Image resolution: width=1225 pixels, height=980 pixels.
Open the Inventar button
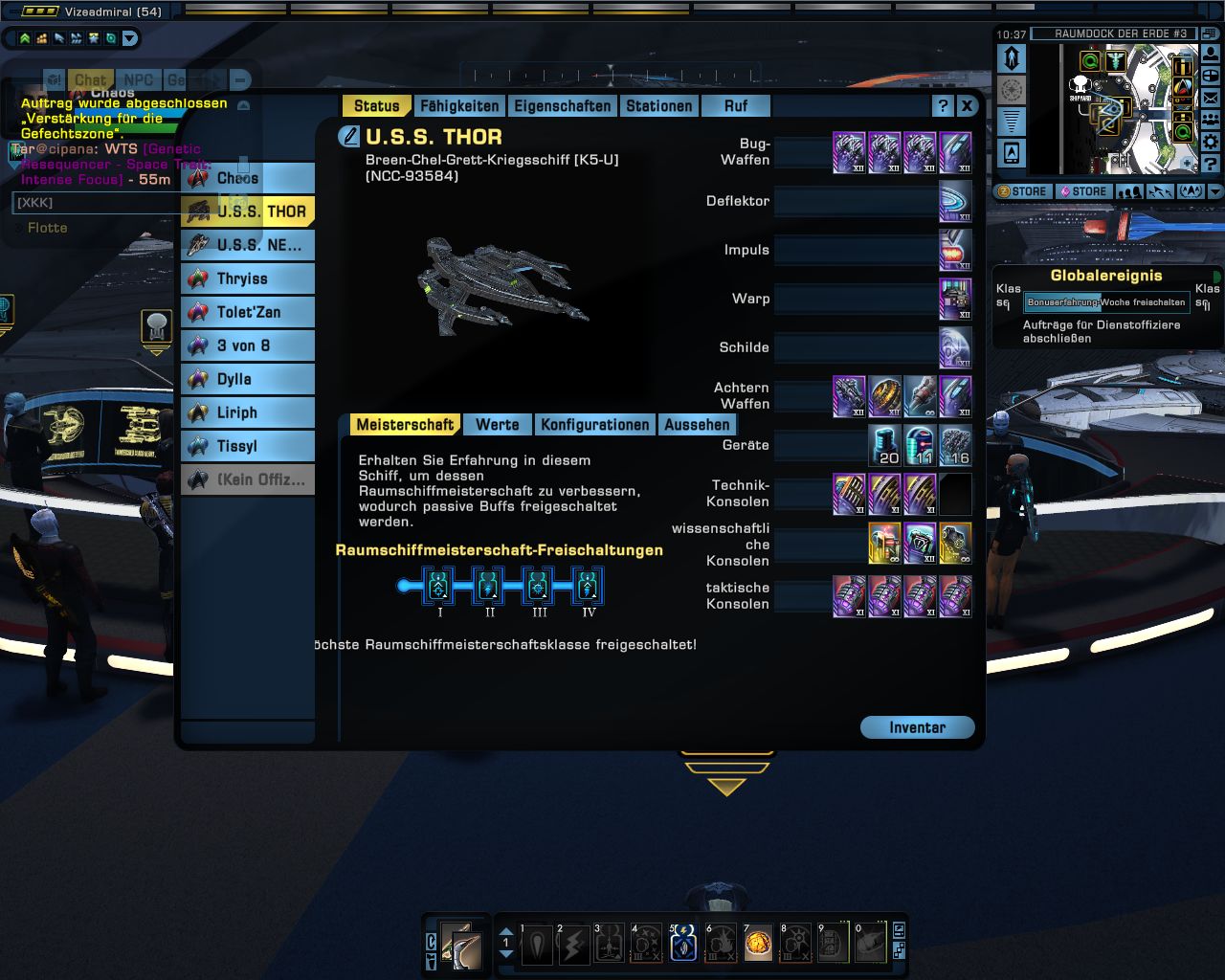click(917, 727)
